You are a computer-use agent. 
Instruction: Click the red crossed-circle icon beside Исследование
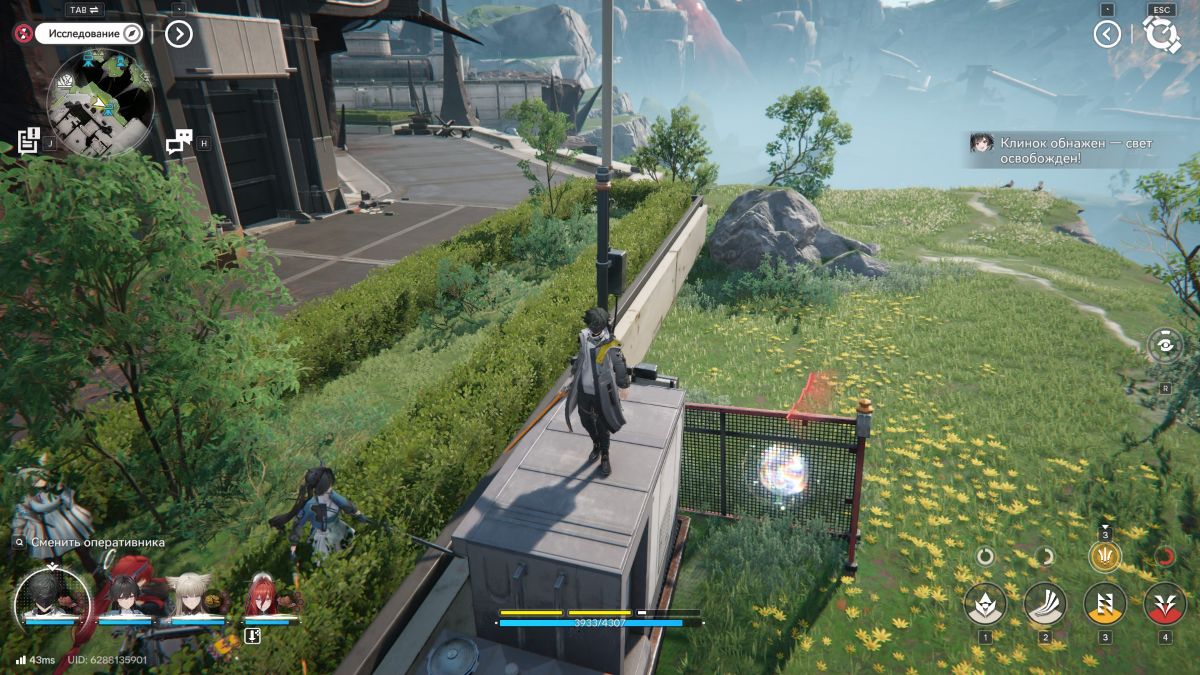(22, 33)
